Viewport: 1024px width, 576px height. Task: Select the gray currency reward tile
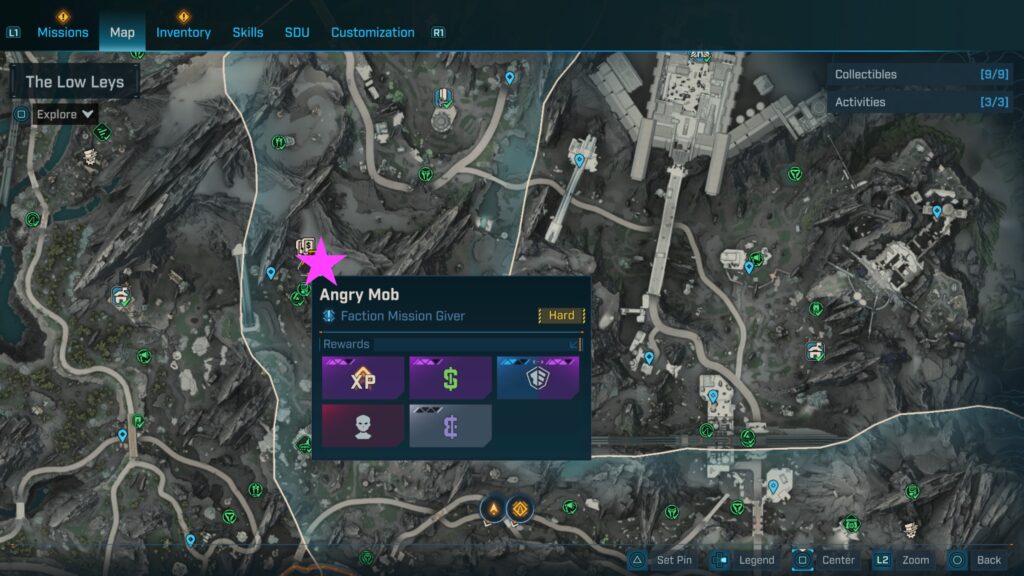pos(451,425)
